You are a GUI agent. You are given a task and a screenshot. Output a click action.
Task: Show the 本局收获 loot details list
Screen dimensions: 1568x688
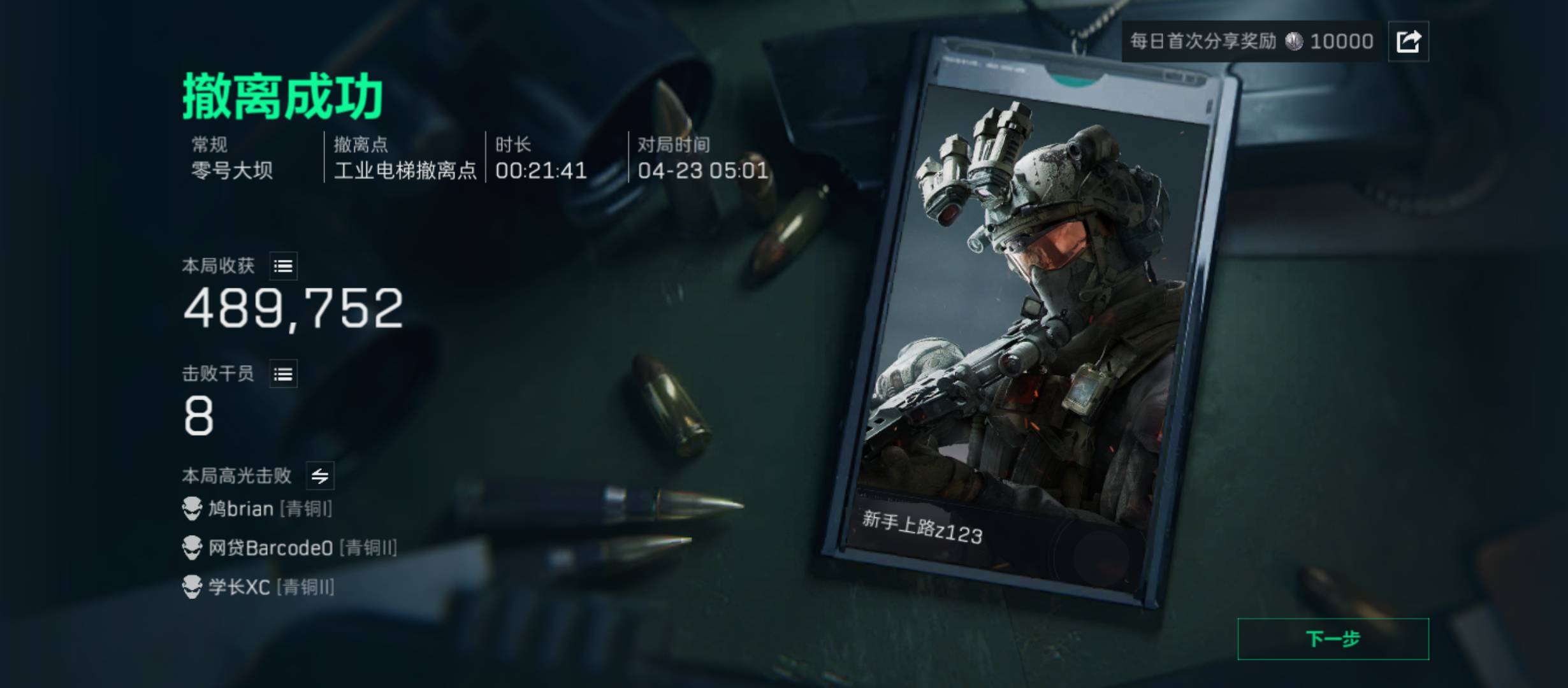(x=283, y=266)
